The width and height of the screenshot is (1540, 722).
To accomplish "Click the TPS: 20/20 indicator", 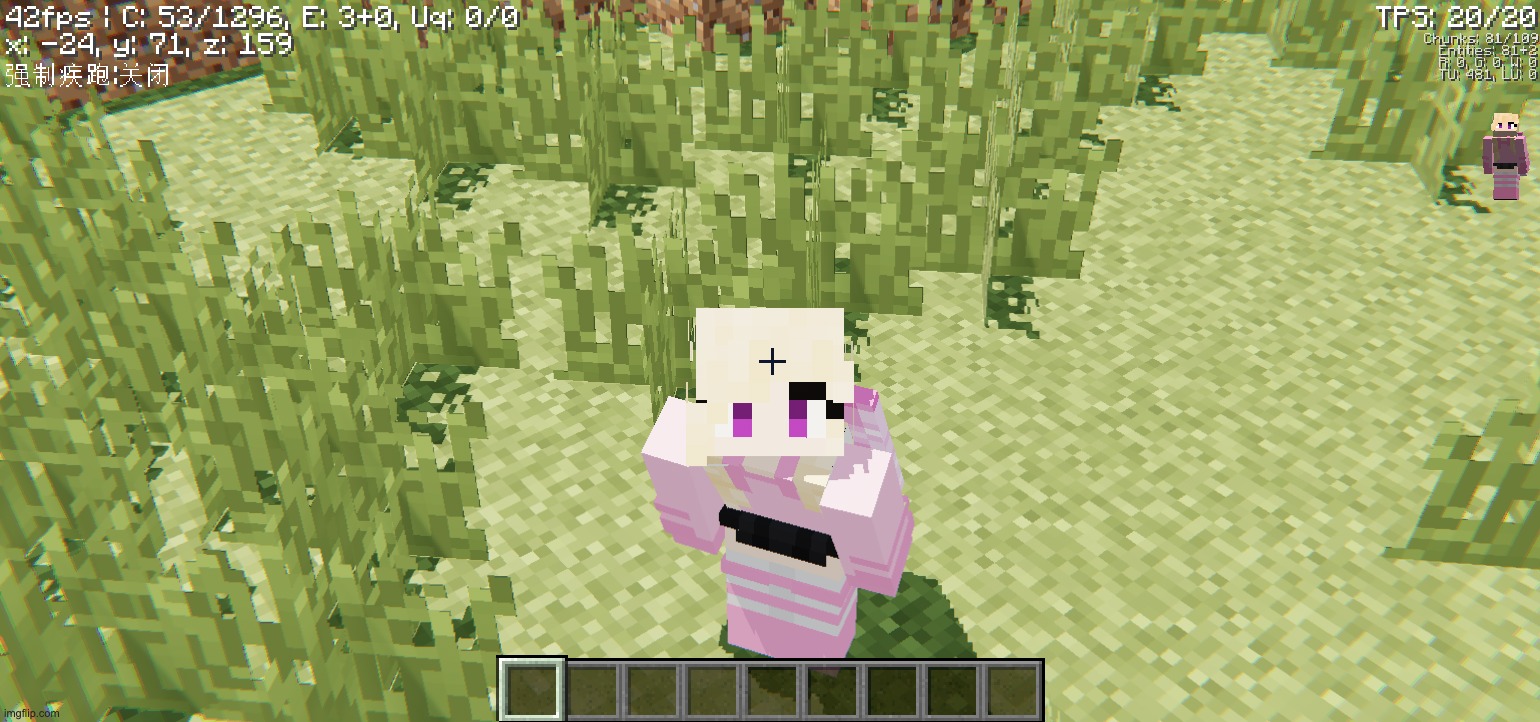I will [x=1455, y=15].
